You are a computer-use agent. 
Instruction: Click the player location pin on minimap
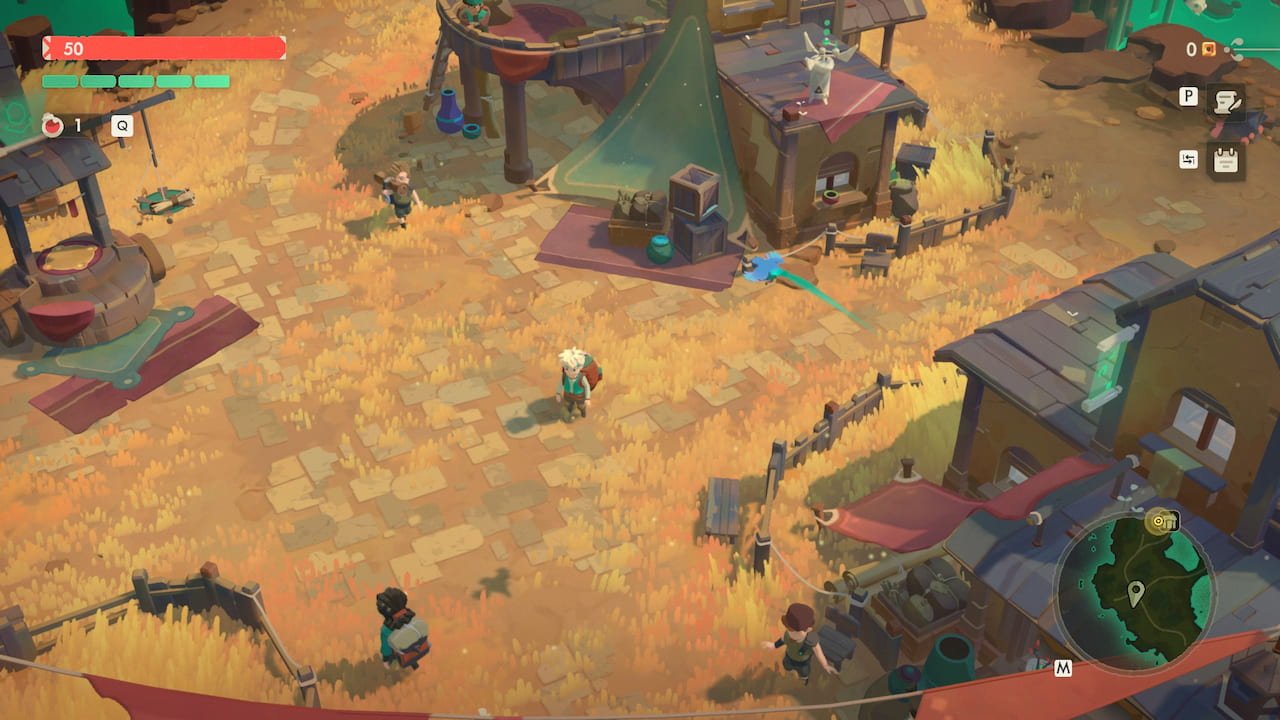[1135, 592]
